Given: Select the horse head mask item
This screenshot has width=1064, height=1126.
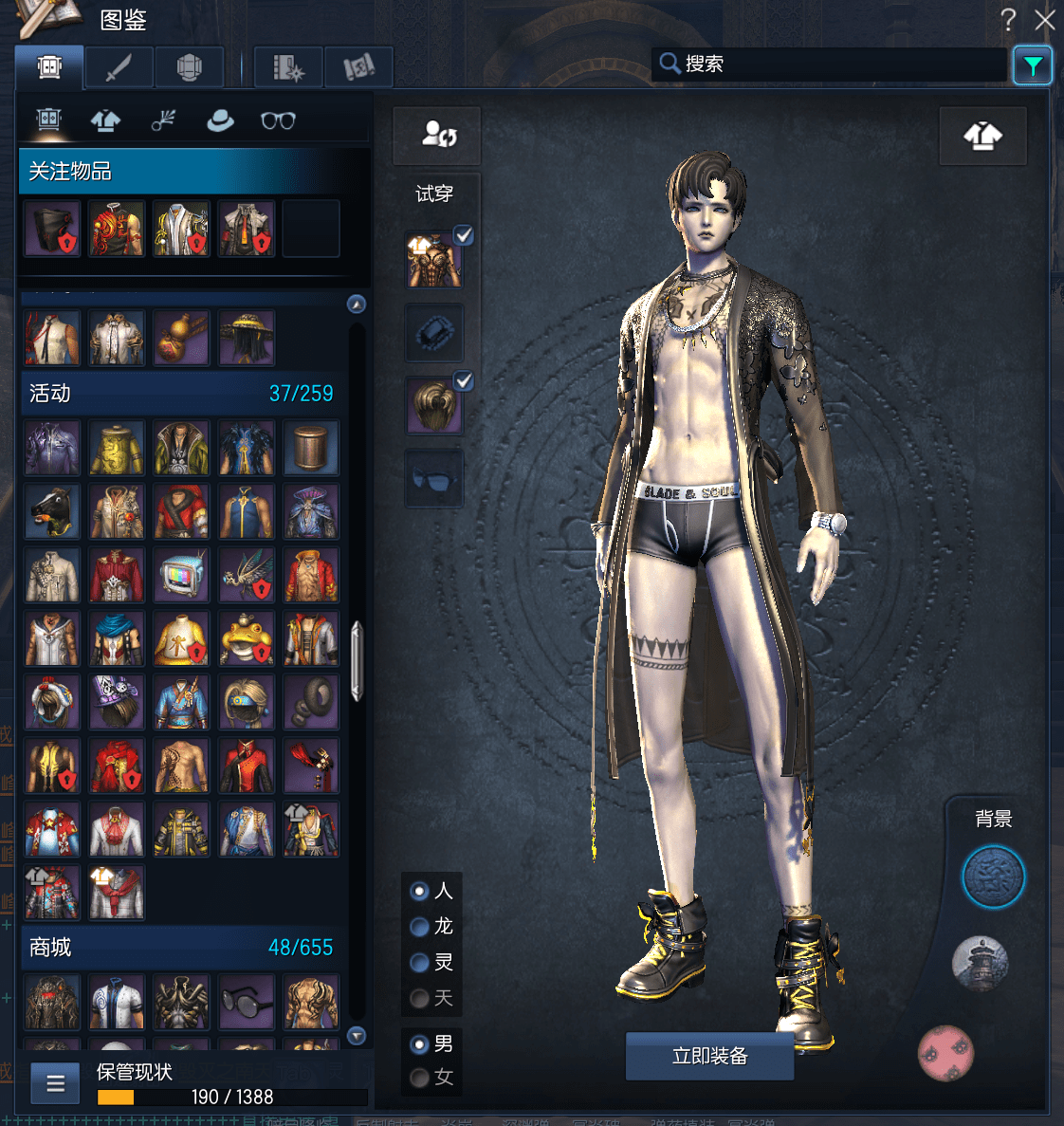Looking at the screenshot, I should pyautogui.click(x=52, y=512).
